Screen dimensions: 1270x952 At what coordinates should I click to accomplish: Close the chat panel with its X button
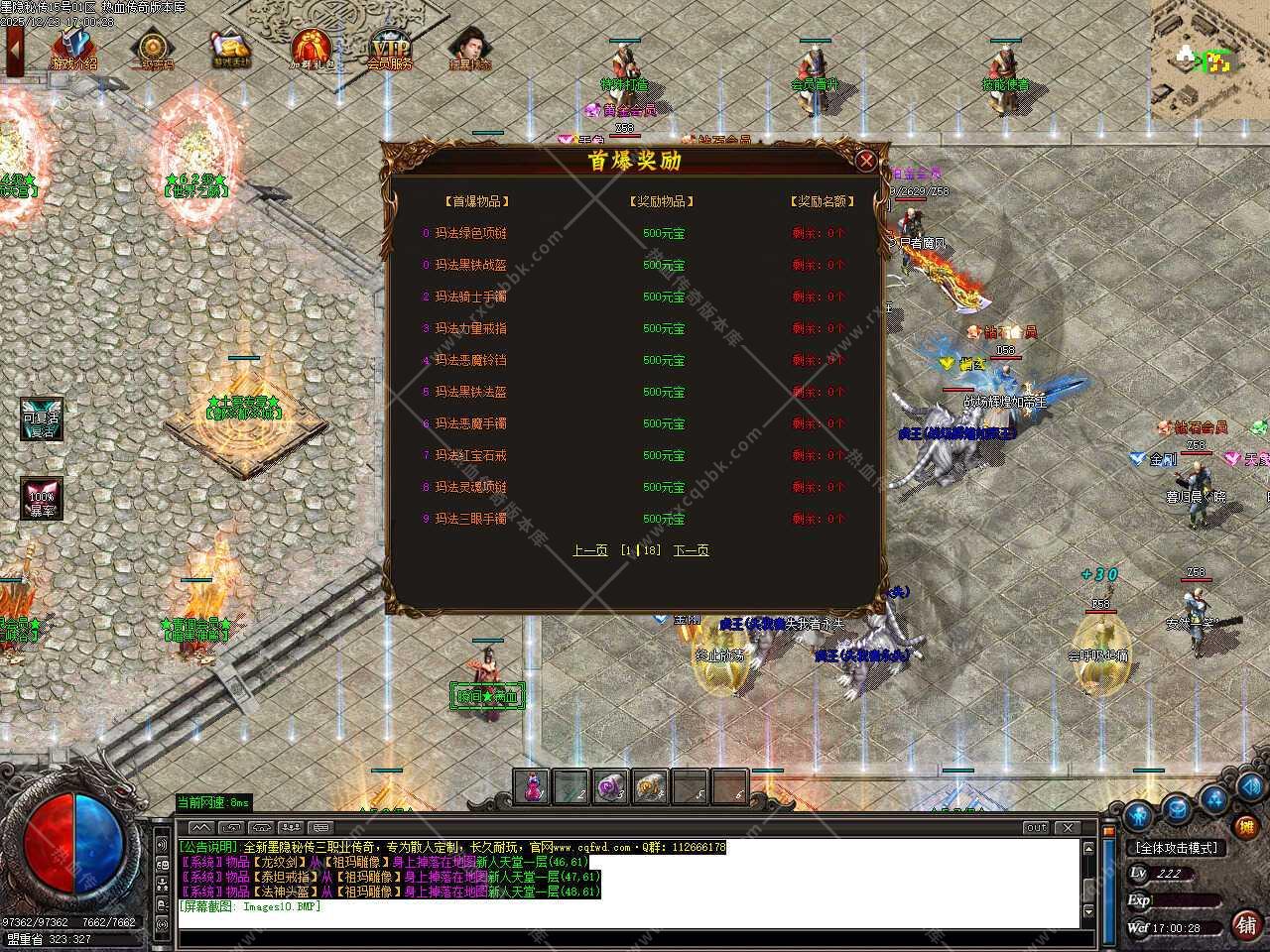click(1068, 827)
